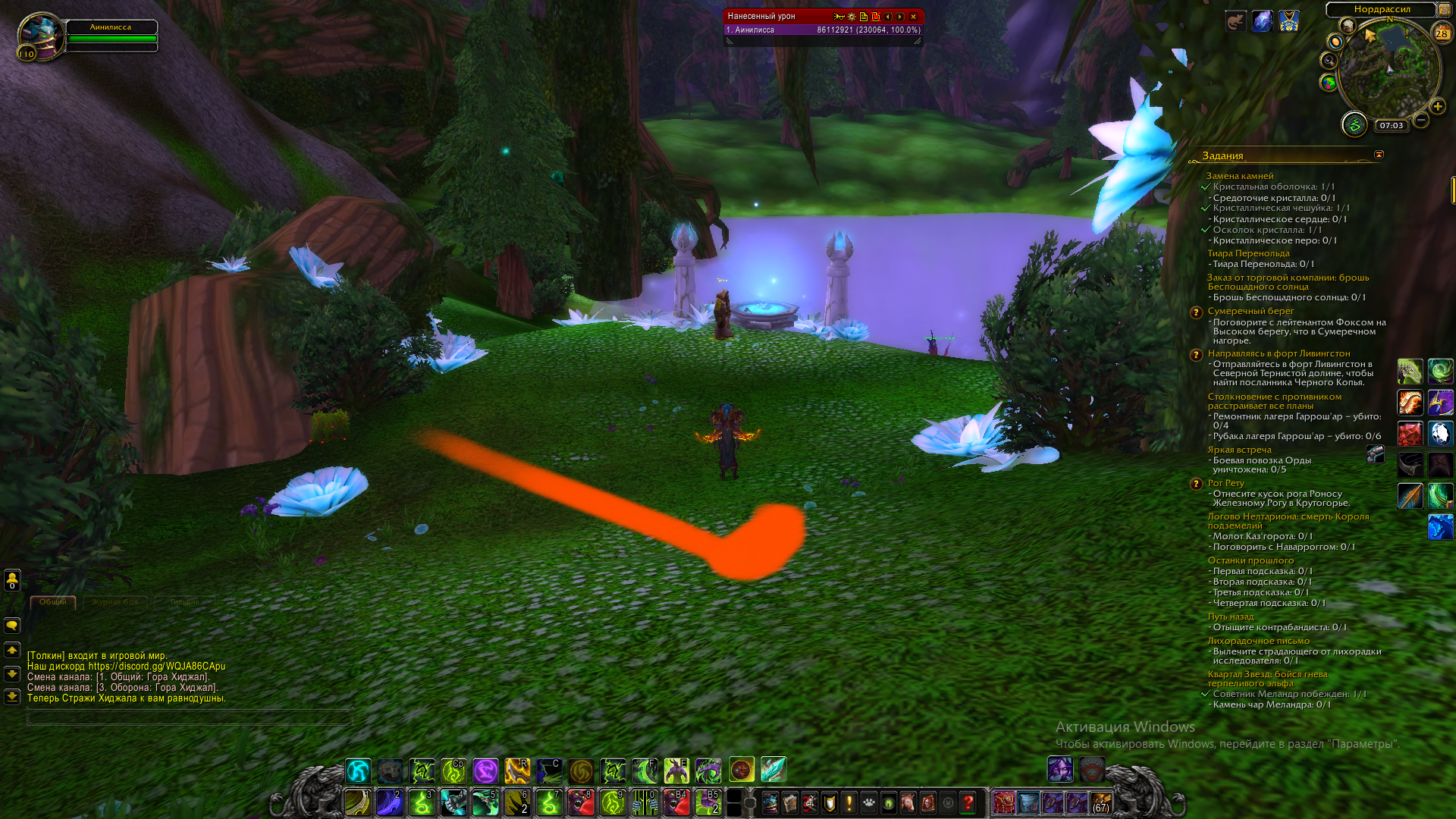Click the minimap tracking magnifier button
Image resolution: width=1456 pixels, height=819 pixels.
pyautogui.click(x=1329, y=61)
